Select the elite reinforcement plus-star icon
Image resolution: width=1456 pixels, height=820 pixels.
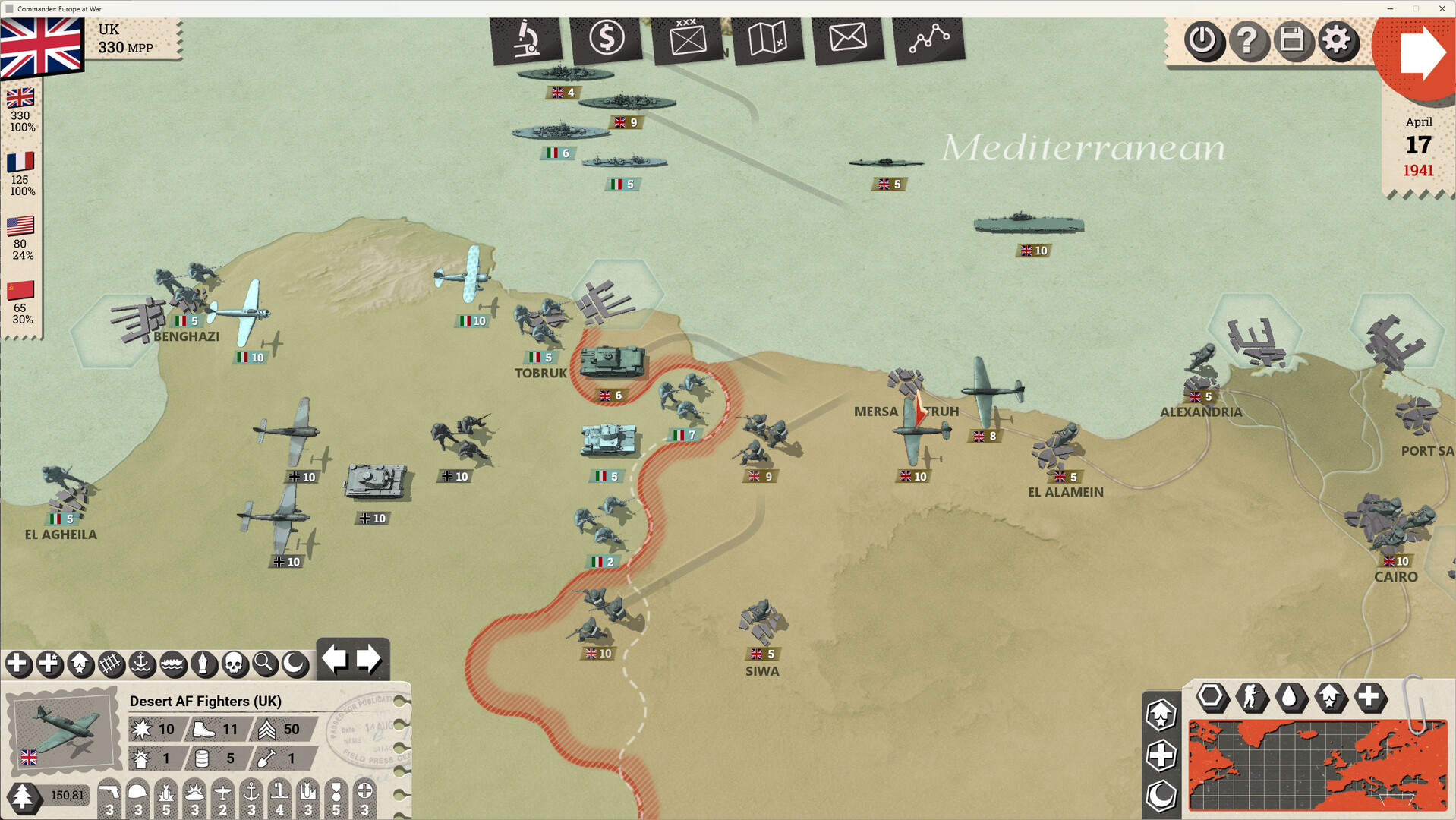tap(49, 664)
